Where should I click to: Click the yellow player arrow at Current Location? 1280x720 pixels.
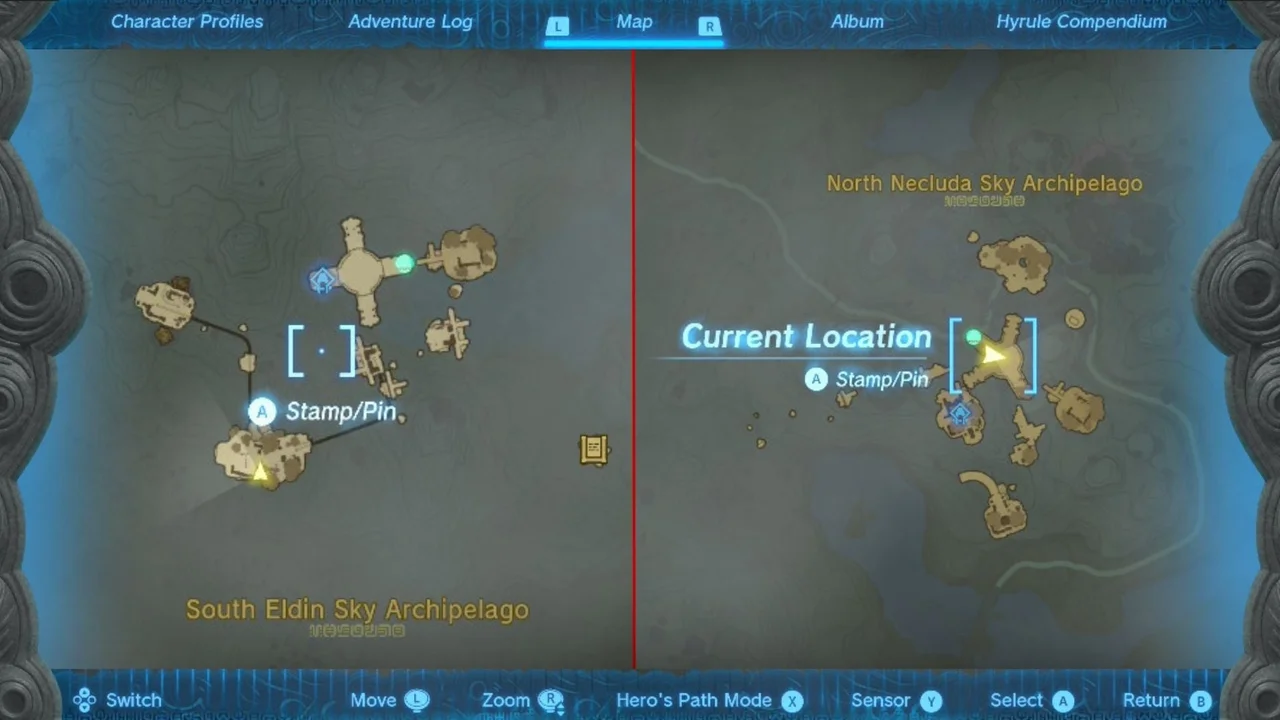tap(991, 356)
